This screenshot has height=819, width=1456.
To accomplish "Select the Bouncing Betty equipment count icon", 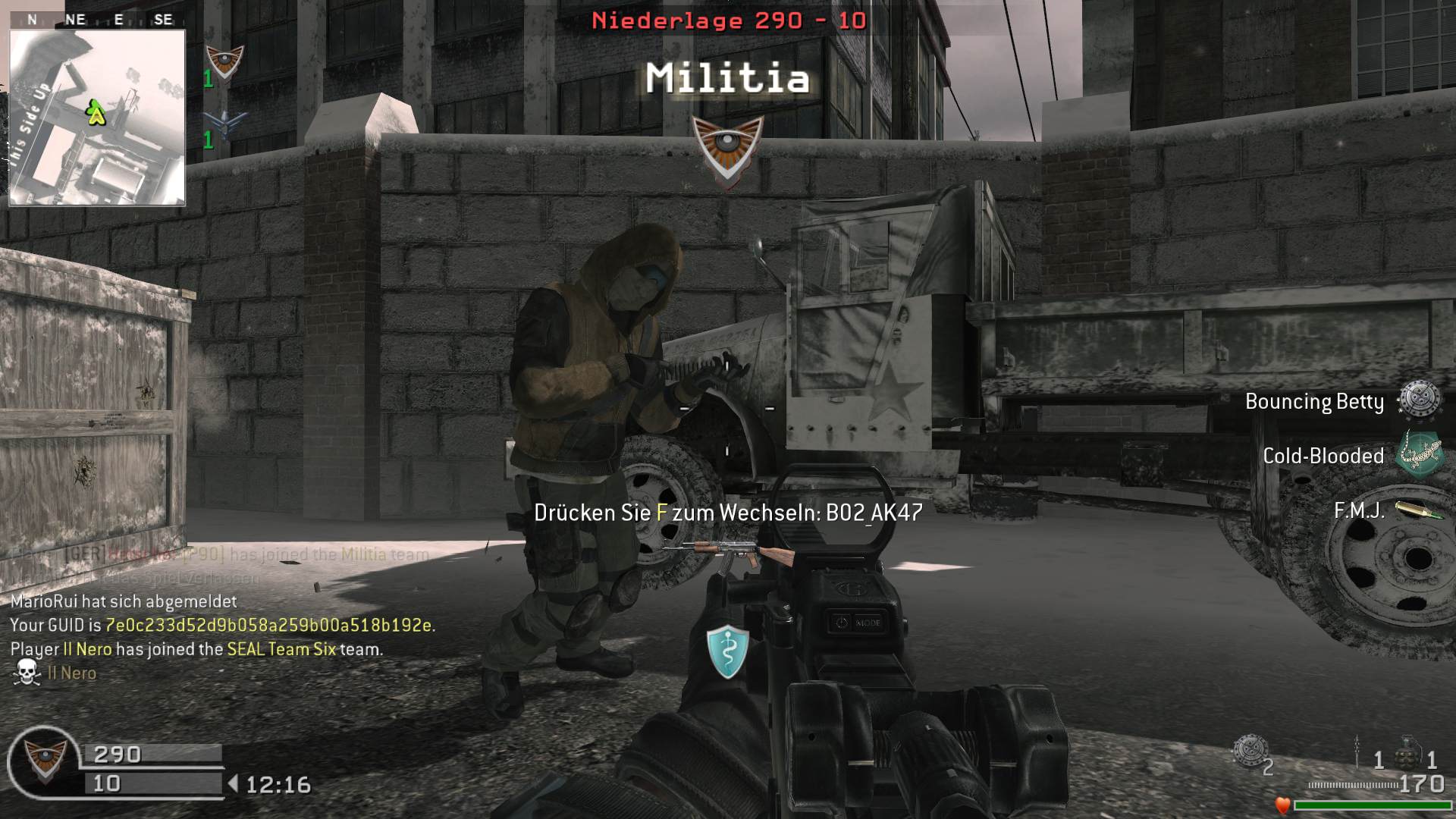I will coord(1247,751).
